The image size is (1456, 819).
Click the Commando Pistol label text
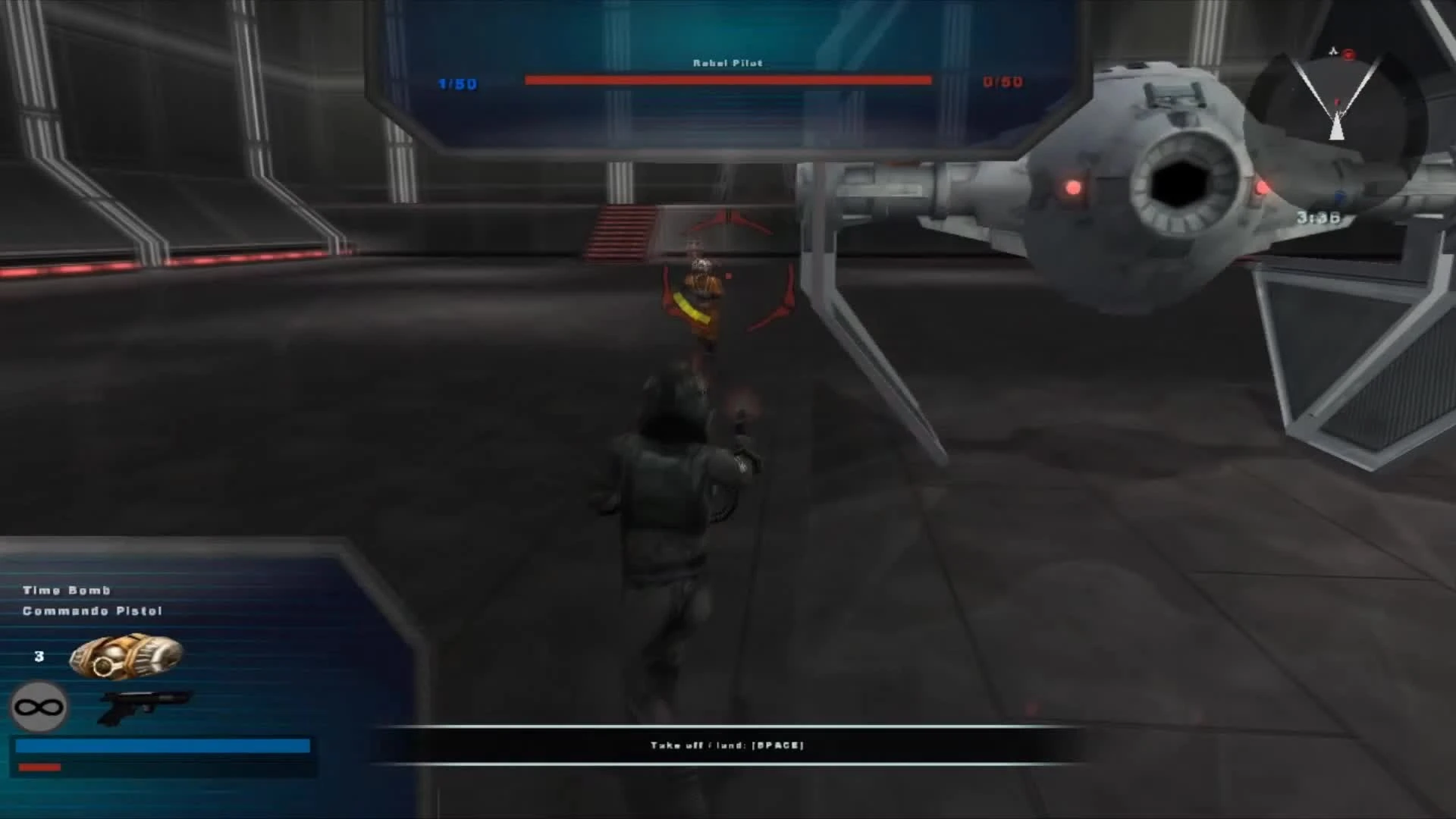click(91, 610)
